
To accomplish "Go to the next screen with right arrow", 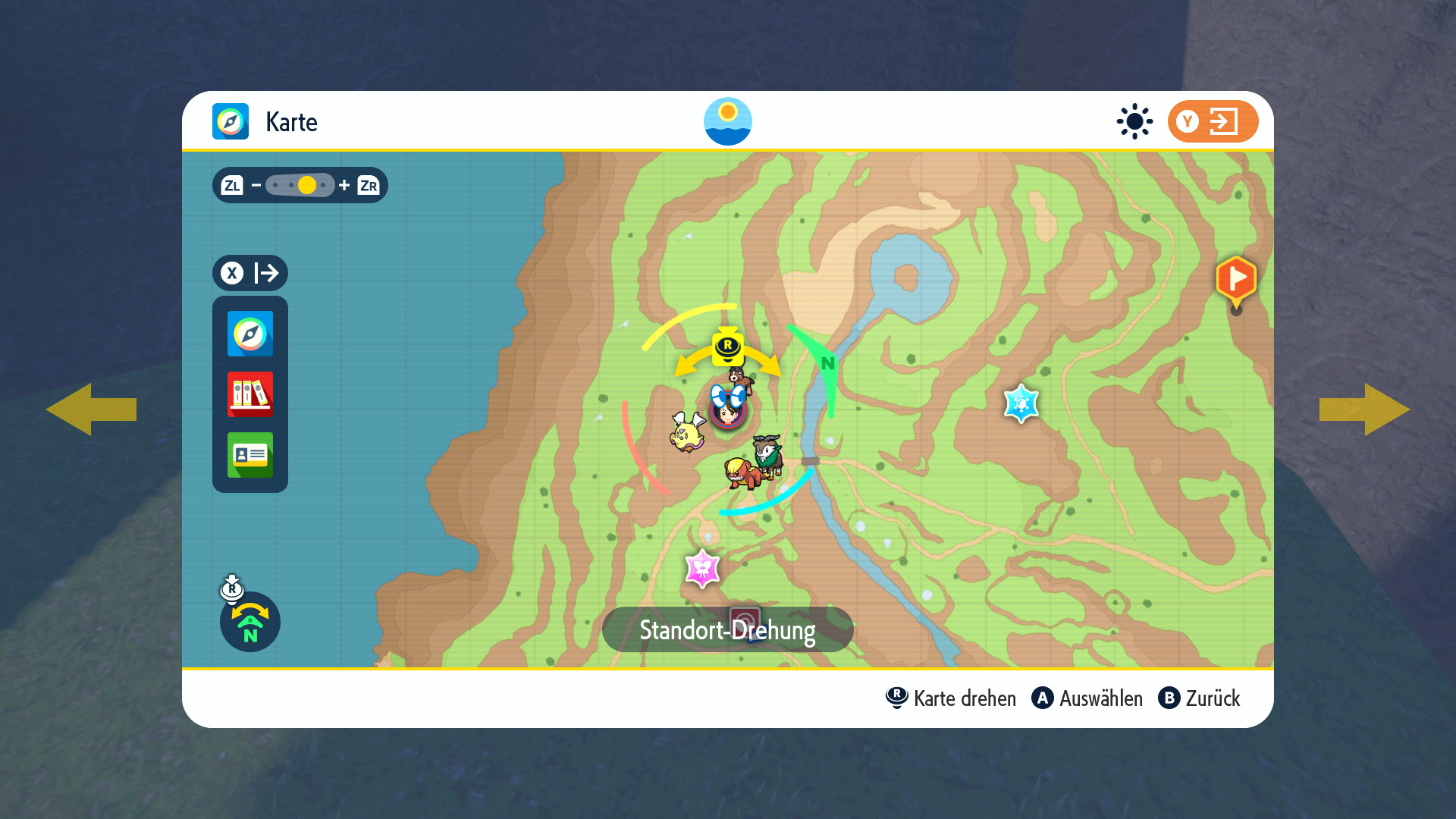I will (1364, 409).
